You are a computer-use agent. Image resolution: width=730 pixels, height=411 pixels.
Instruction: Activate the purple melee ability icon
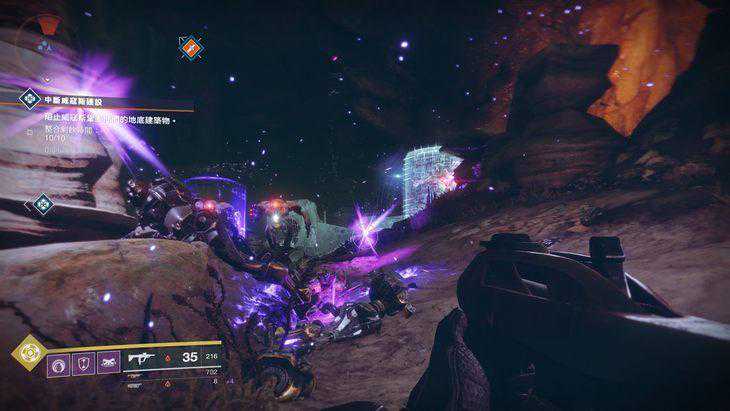107,360
